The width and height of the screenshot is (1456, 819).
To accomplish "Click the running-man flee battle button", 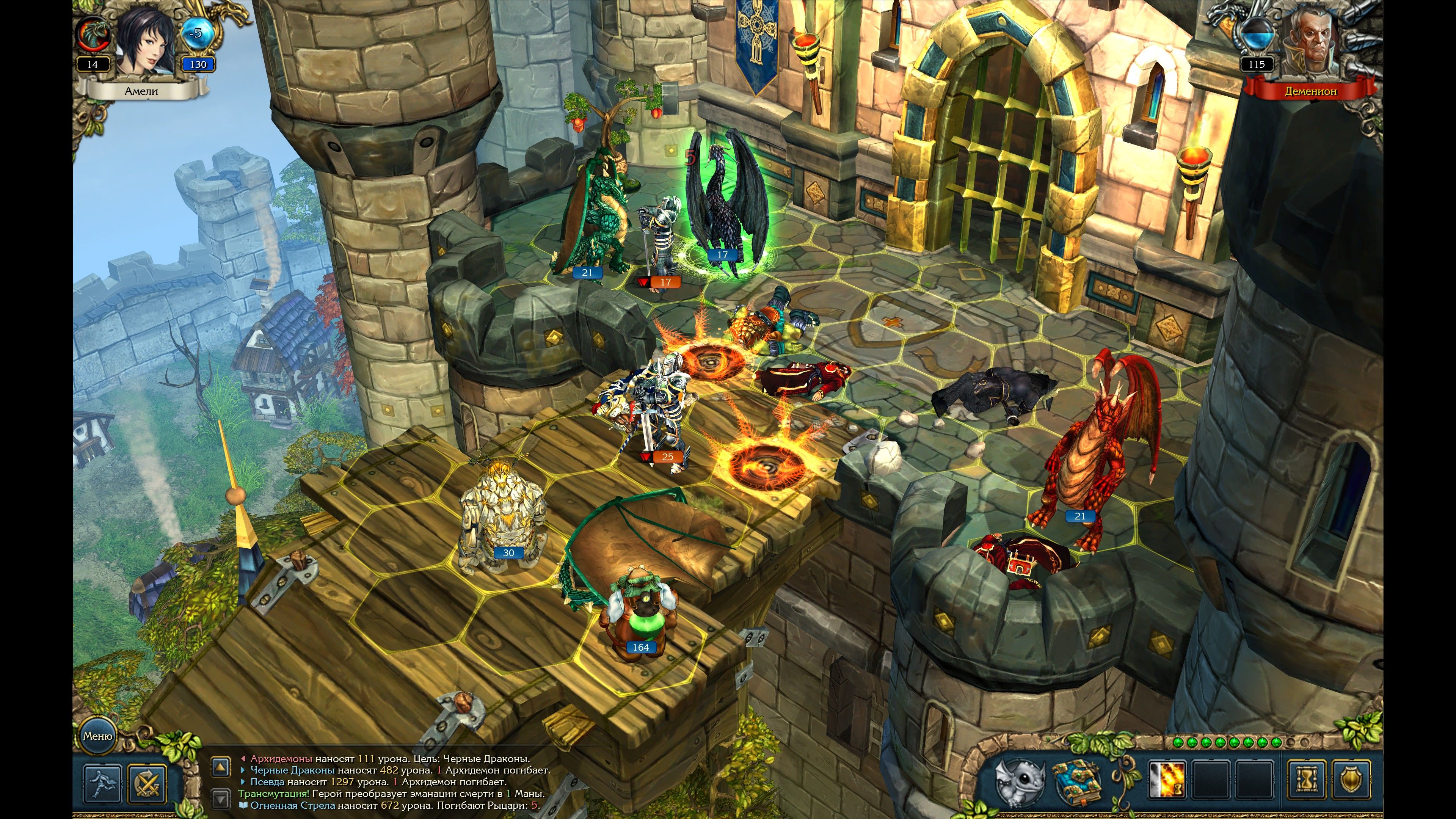I will [102, 782].
